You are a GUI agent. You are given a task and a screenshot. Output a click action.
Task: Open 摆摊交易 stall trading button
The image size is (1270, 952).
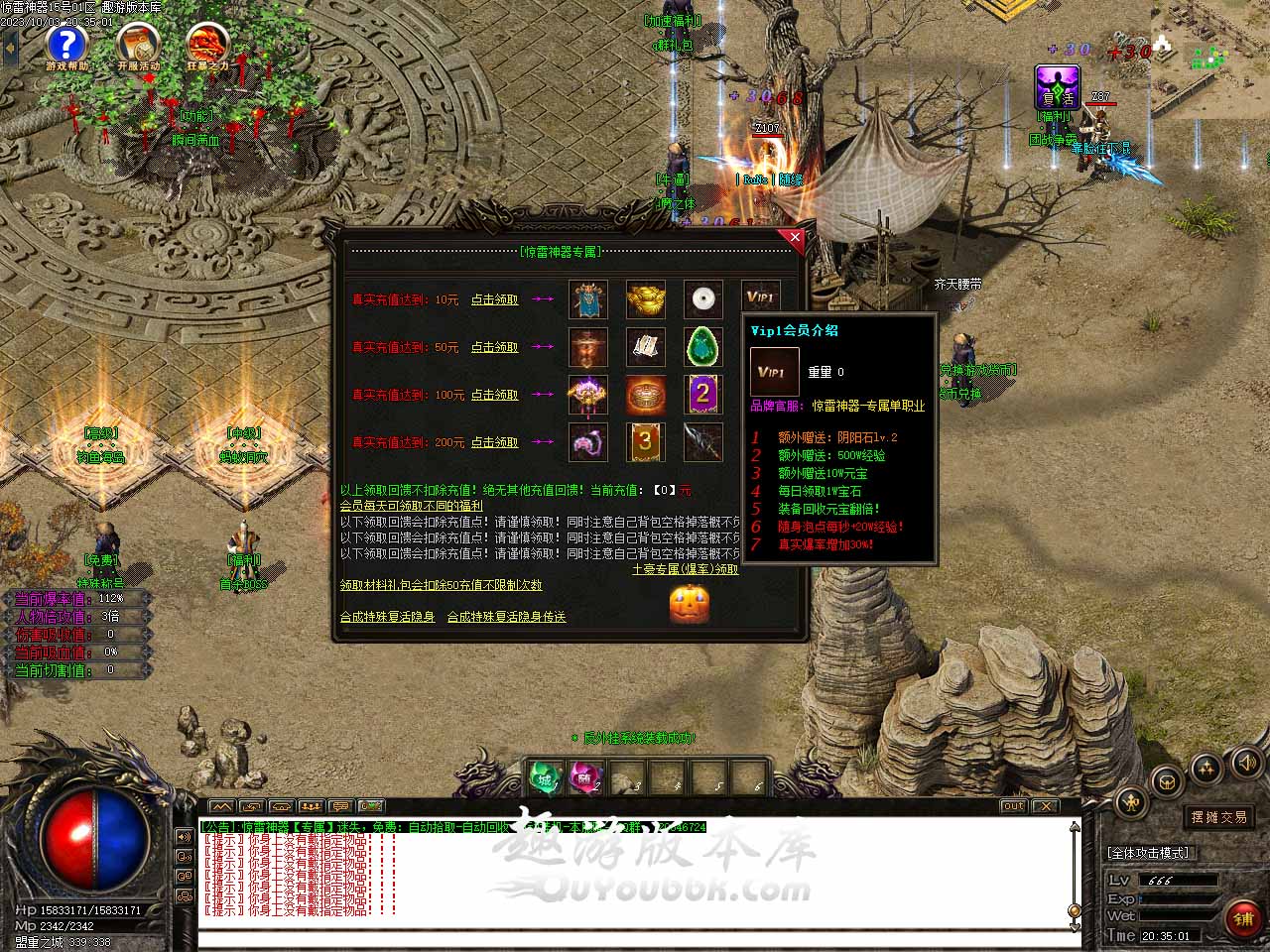[x=1219, y=817]
